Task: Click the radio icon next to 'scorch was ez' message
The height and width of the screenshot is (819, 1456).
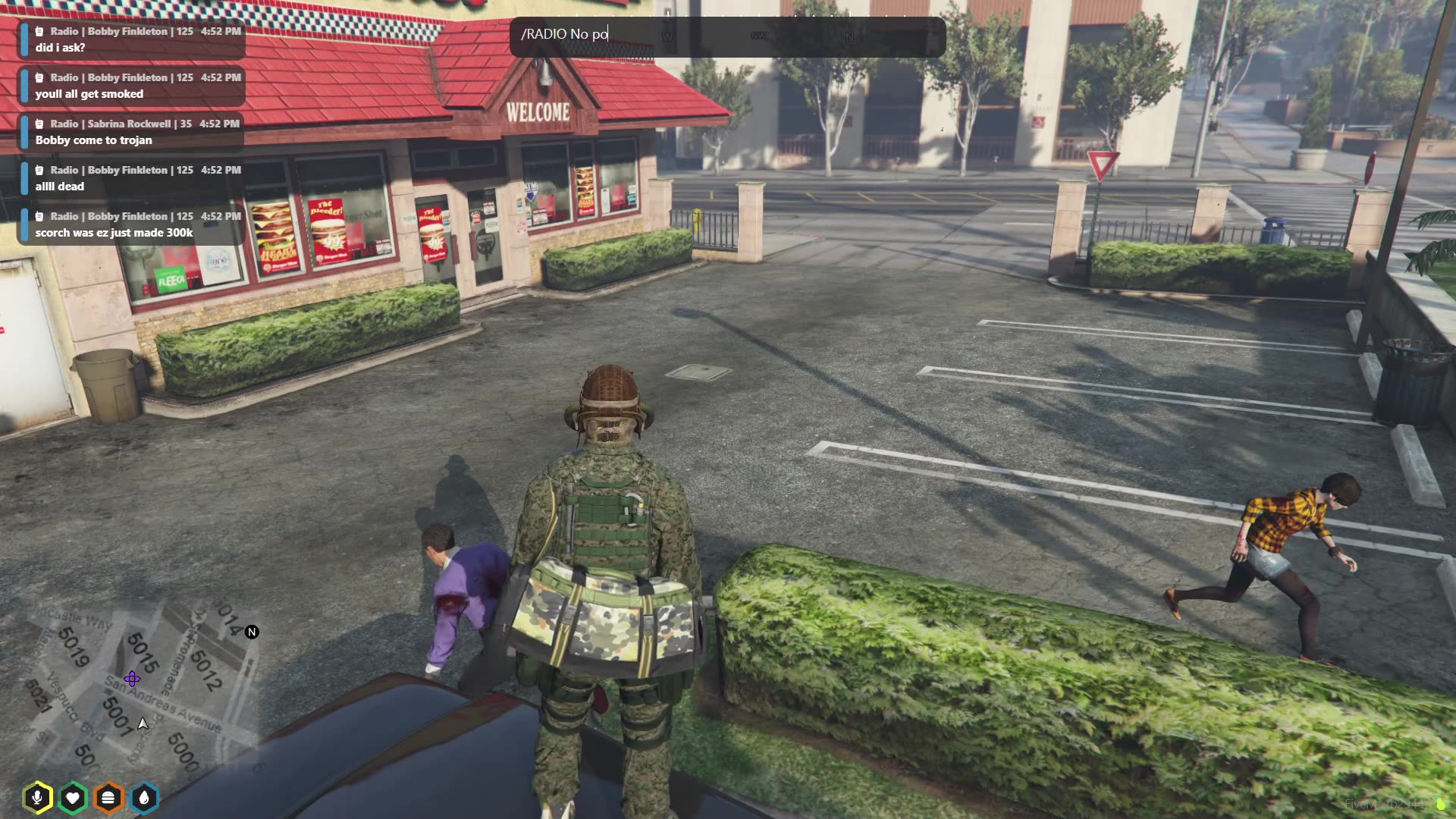Action: [39, 215]
